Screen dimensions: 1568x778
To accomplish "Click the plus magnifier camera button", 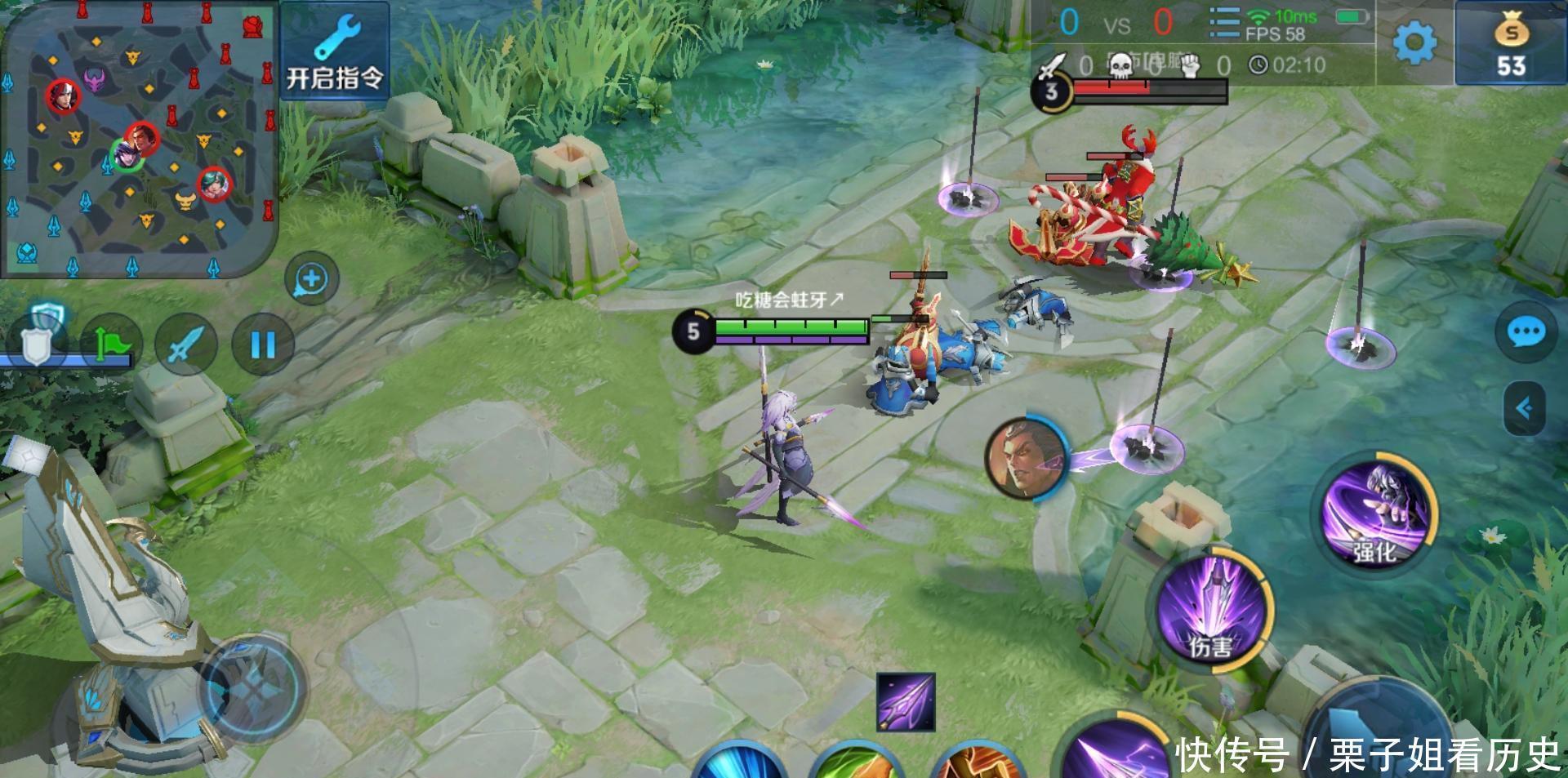I will point(311,279).
